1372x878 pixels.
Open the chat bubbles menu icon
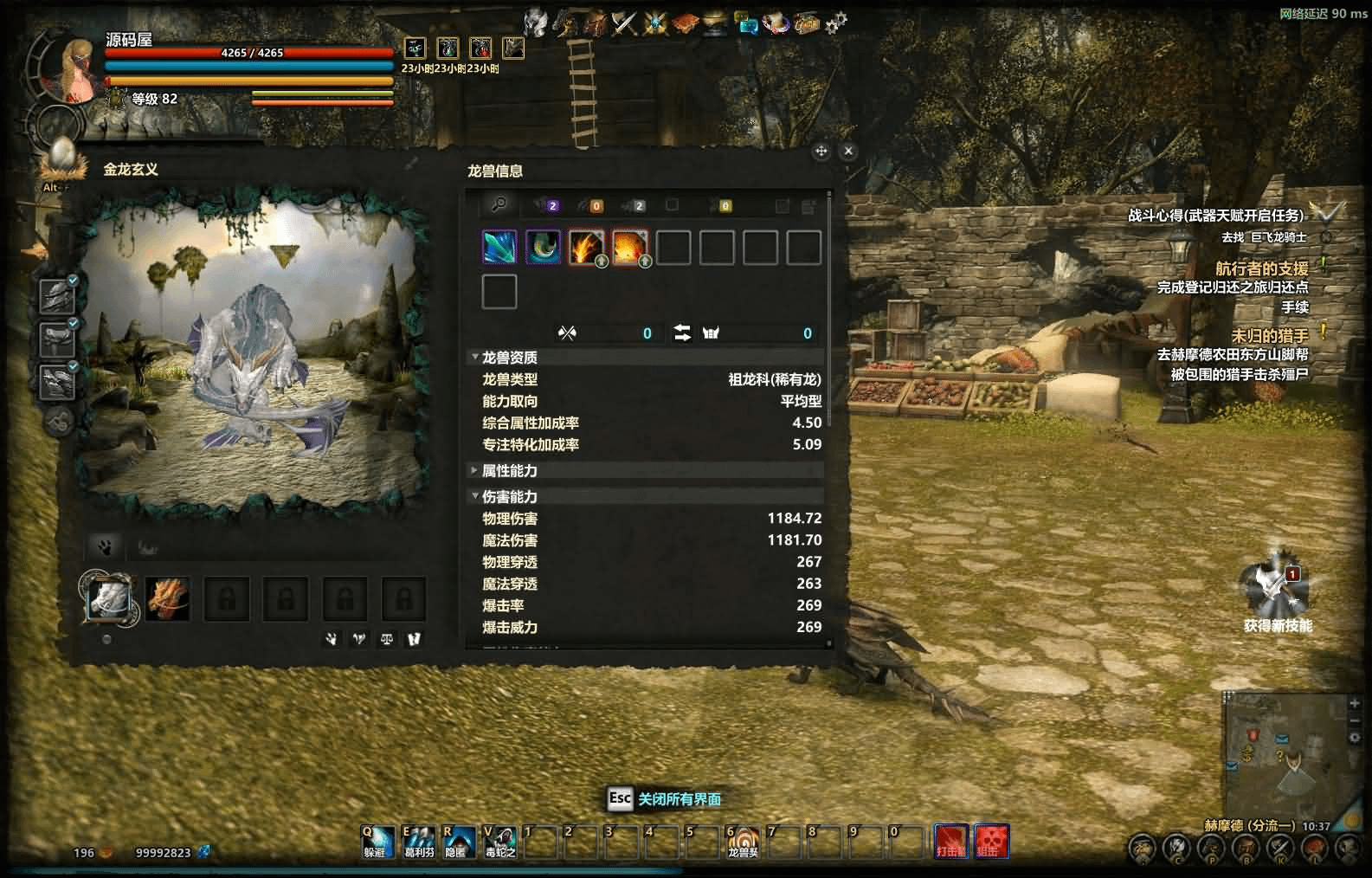tap(745, 23)
